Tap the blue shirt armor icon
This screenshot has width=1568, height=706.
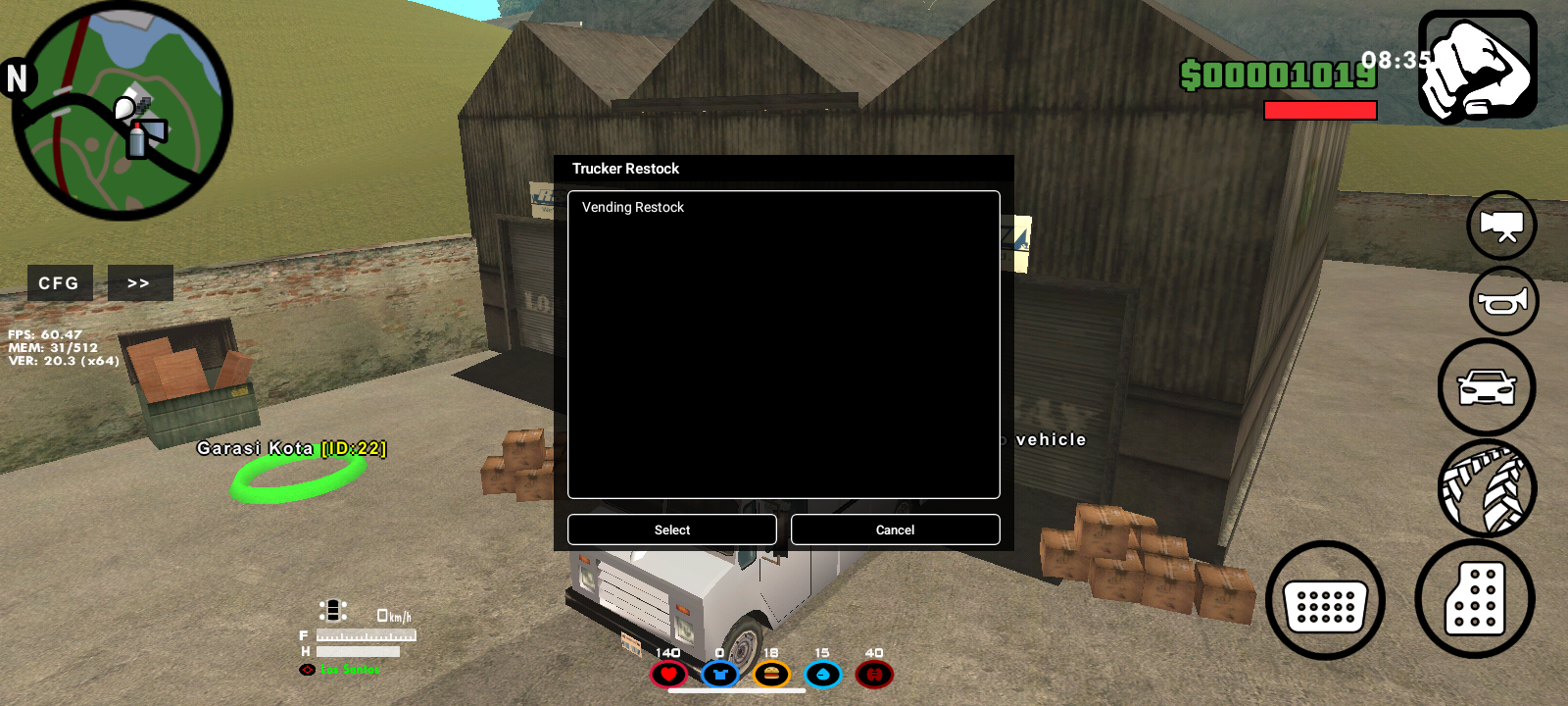tap(720, 675)
